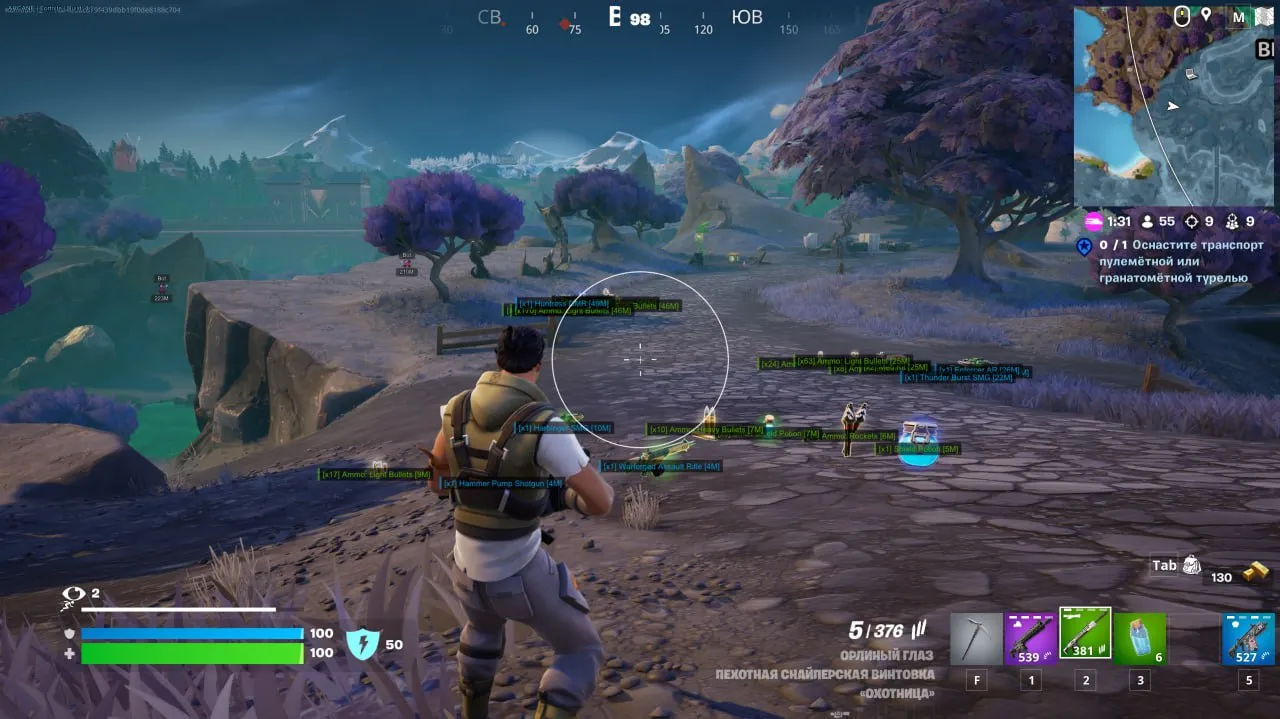Equip the purple assault rifle with 539 ammo
Screen dimensions: 1280x719
coord(1030,639)
